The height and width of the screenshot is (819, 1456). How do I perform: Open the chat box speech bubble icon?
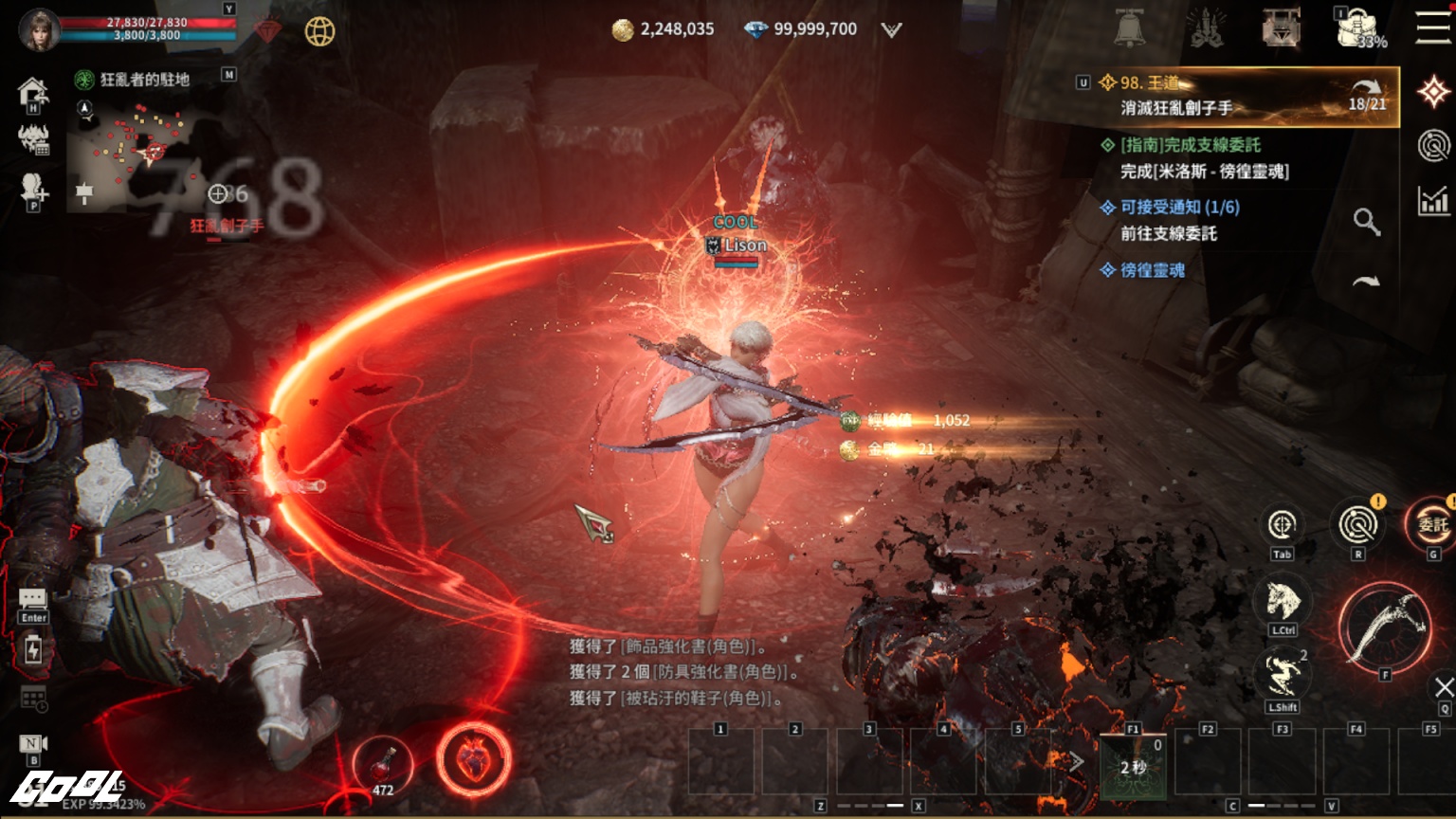[x=33, y=598]
